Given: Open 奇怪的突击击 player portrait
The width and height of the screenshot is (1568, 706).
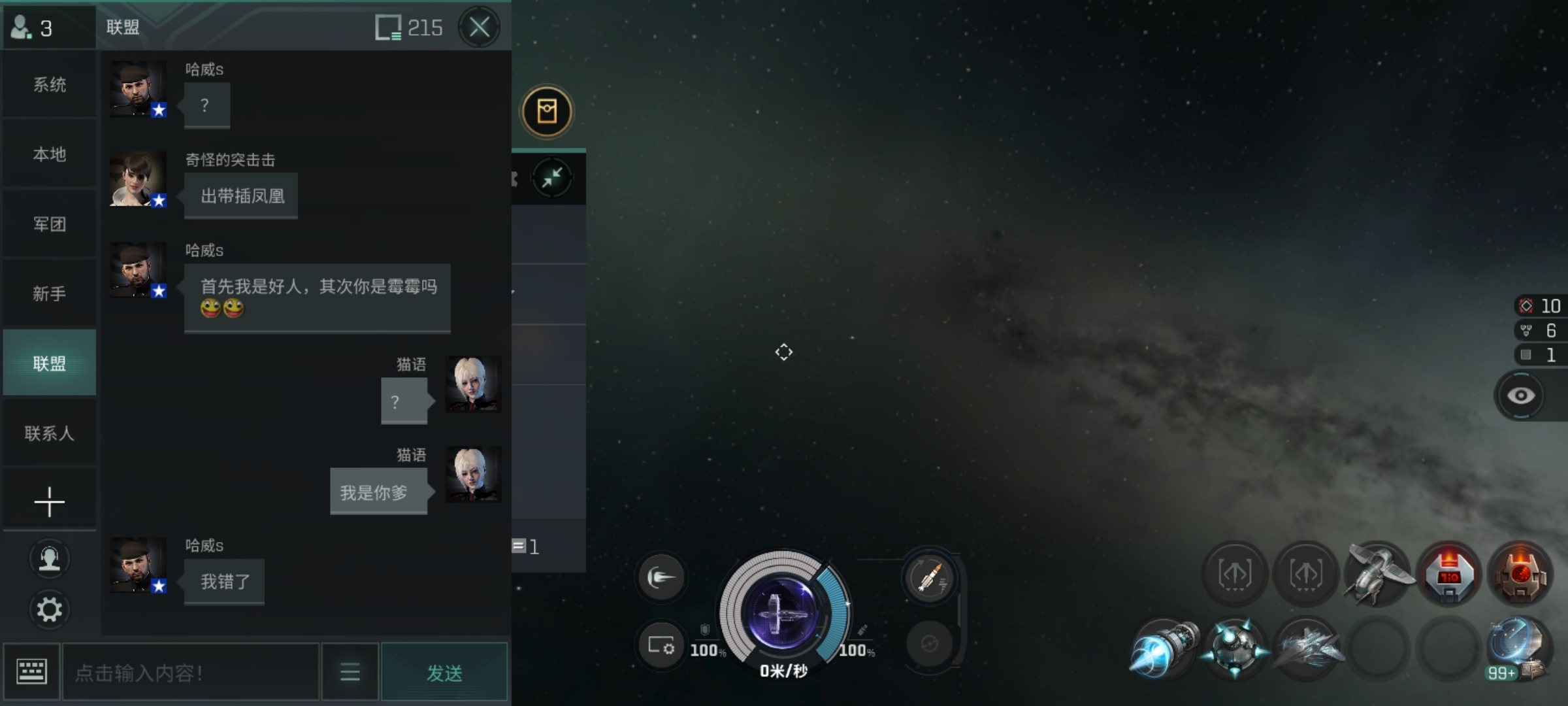Looking at the screenshot, I should coord(138,180).
